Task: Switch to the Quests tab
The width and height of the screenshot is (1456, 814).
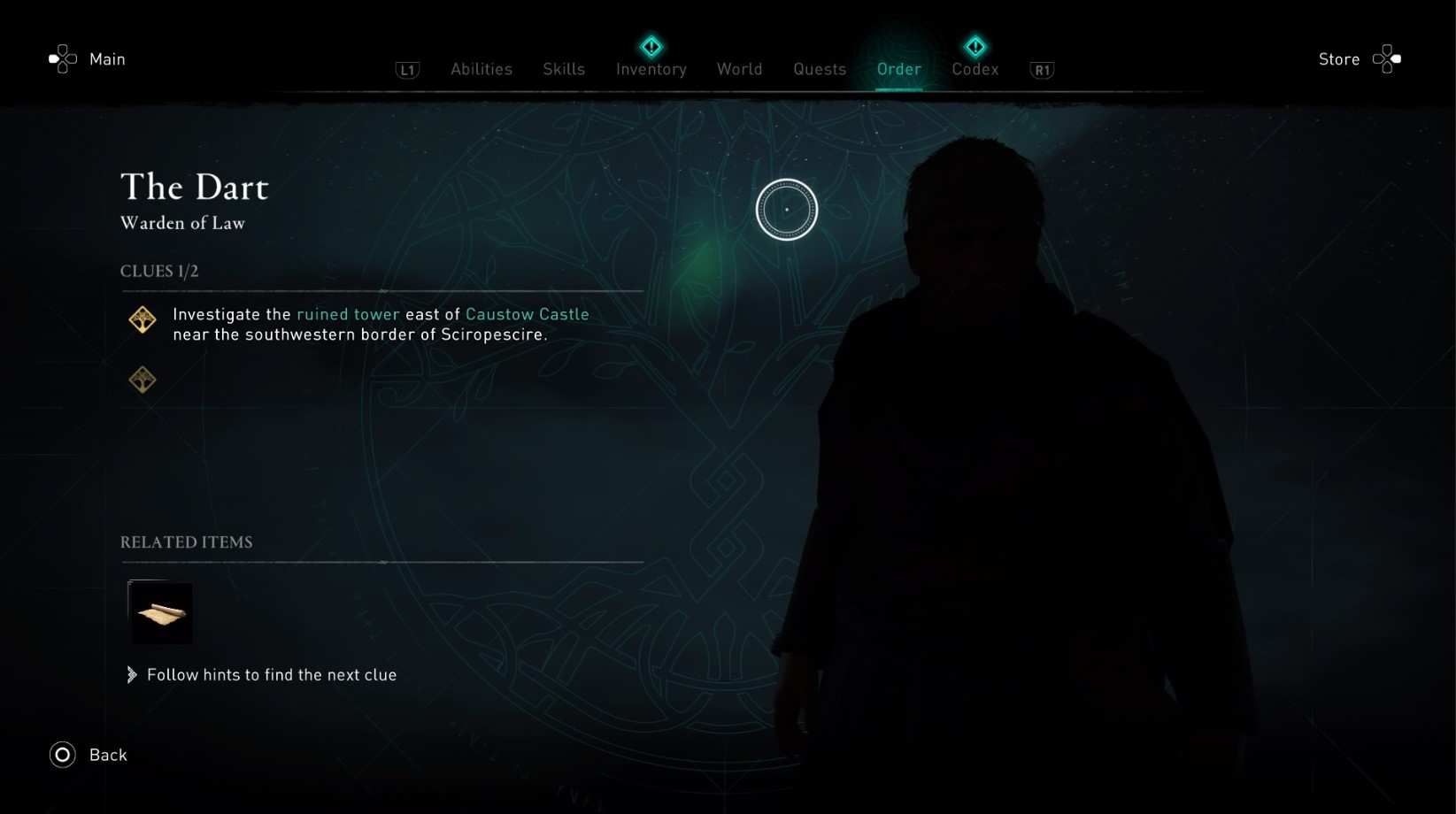Action: [819, 69]
